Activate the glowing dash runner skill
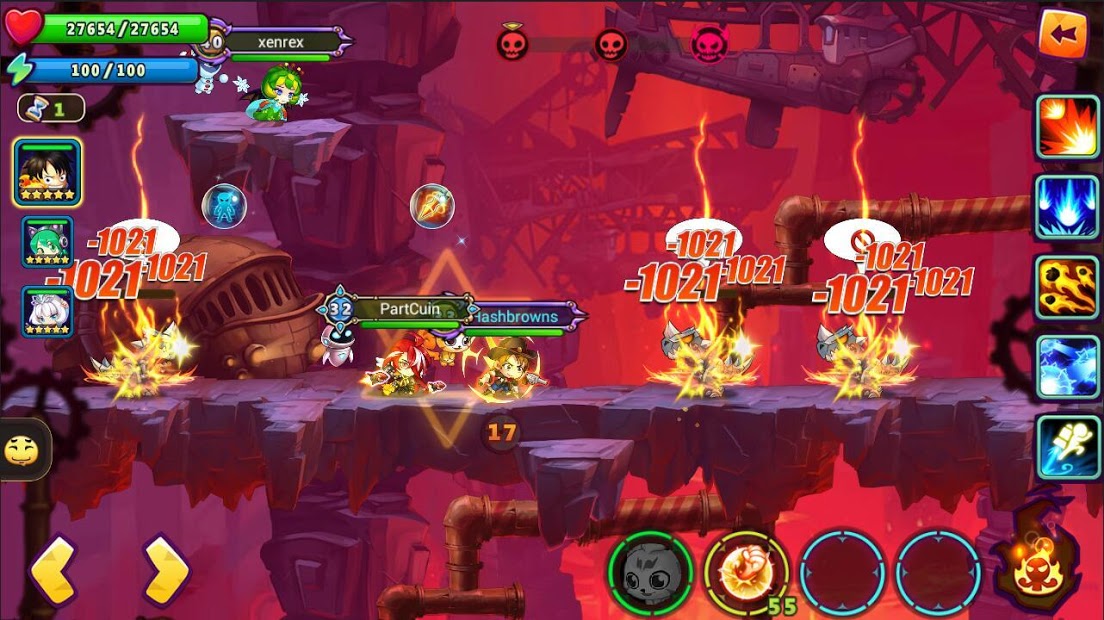 1067,447
